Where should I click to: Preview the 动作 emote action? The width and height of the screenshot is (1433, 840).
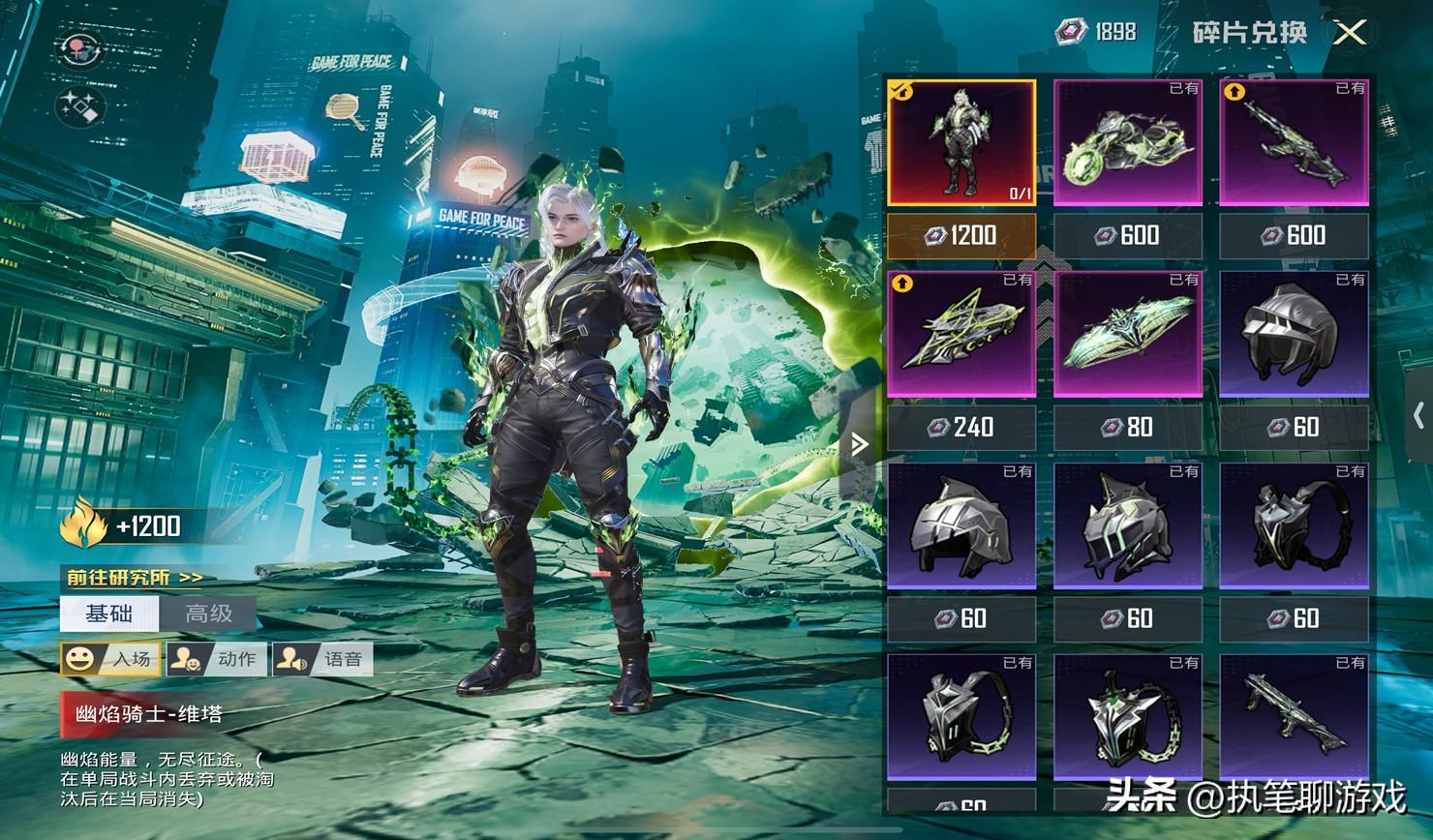tap(216, 659)
